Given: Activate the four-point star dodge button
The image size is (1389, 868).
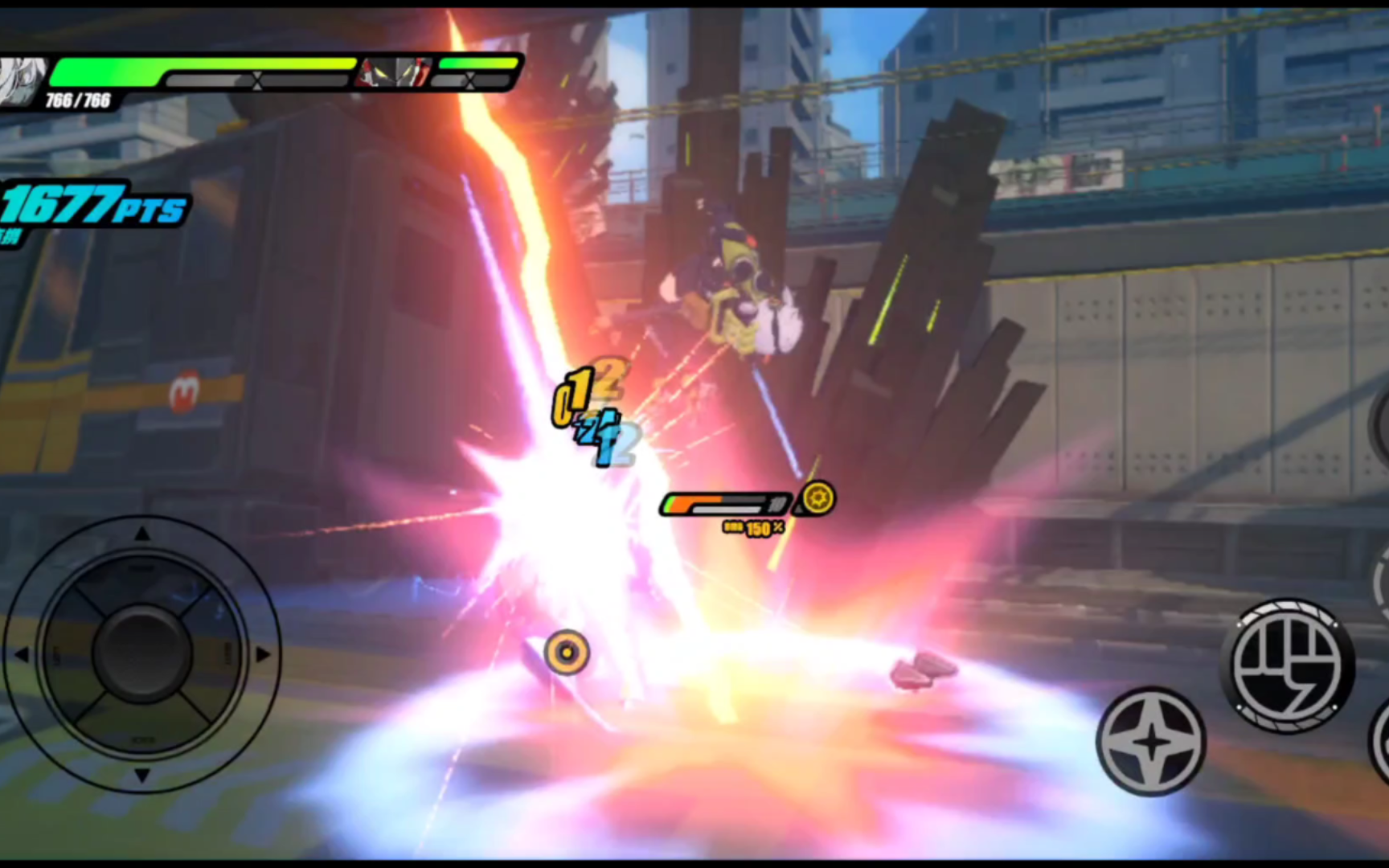Looking at the screenshot, I should [x=1151, y=741].
